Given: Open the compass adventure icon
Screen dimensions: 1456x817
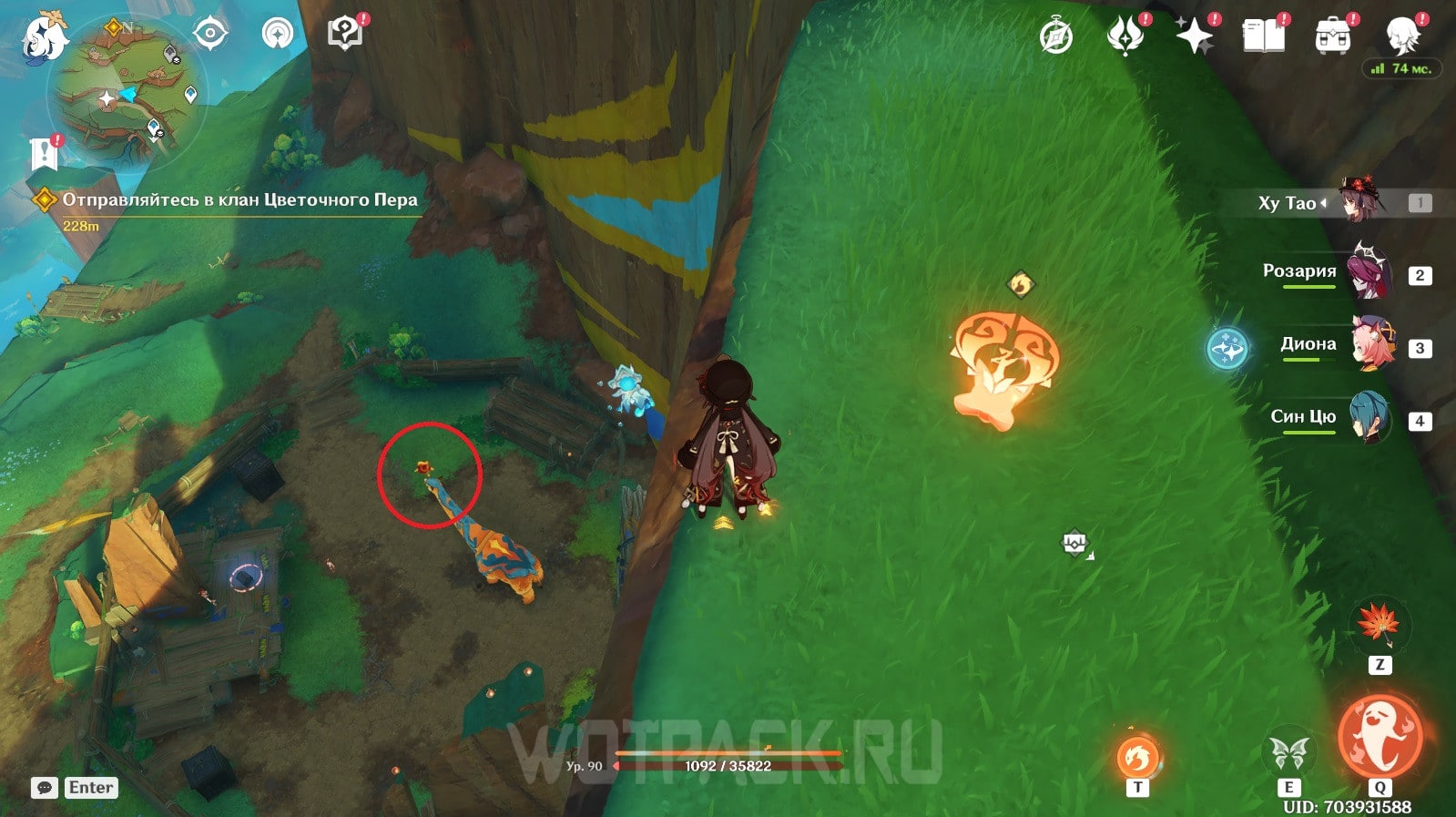Looking at the screenshot, I should tap(1056, 37).
